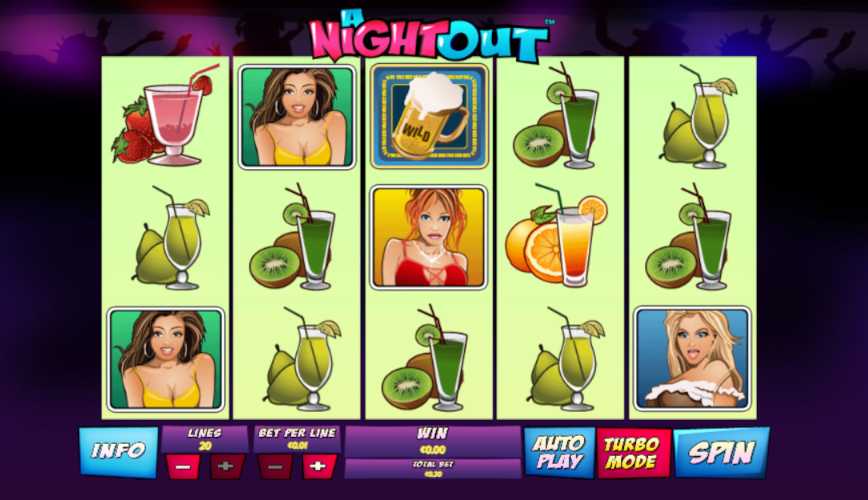Toggle Turbo Mode

633,452
